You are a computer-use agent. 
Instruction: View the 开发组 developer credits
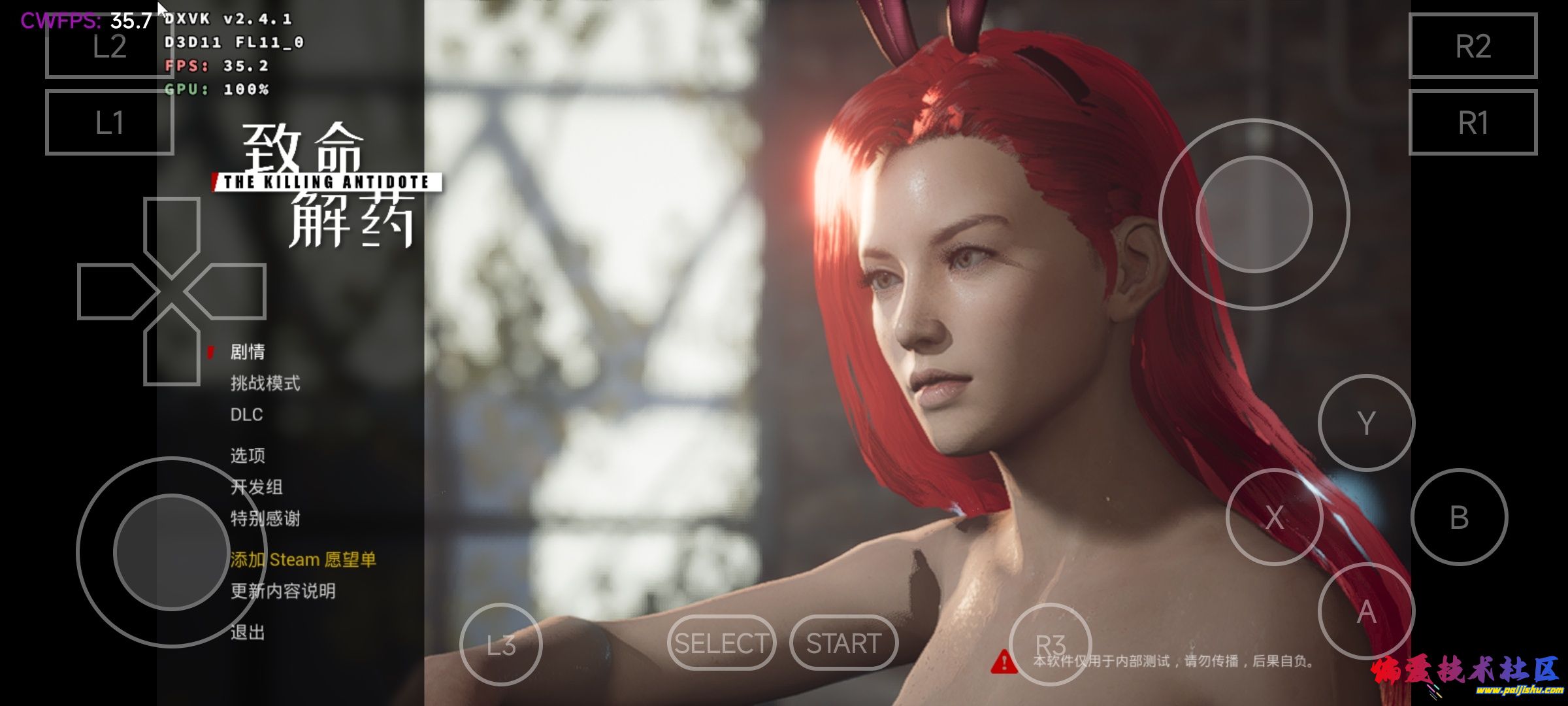(x=256, y=487)
